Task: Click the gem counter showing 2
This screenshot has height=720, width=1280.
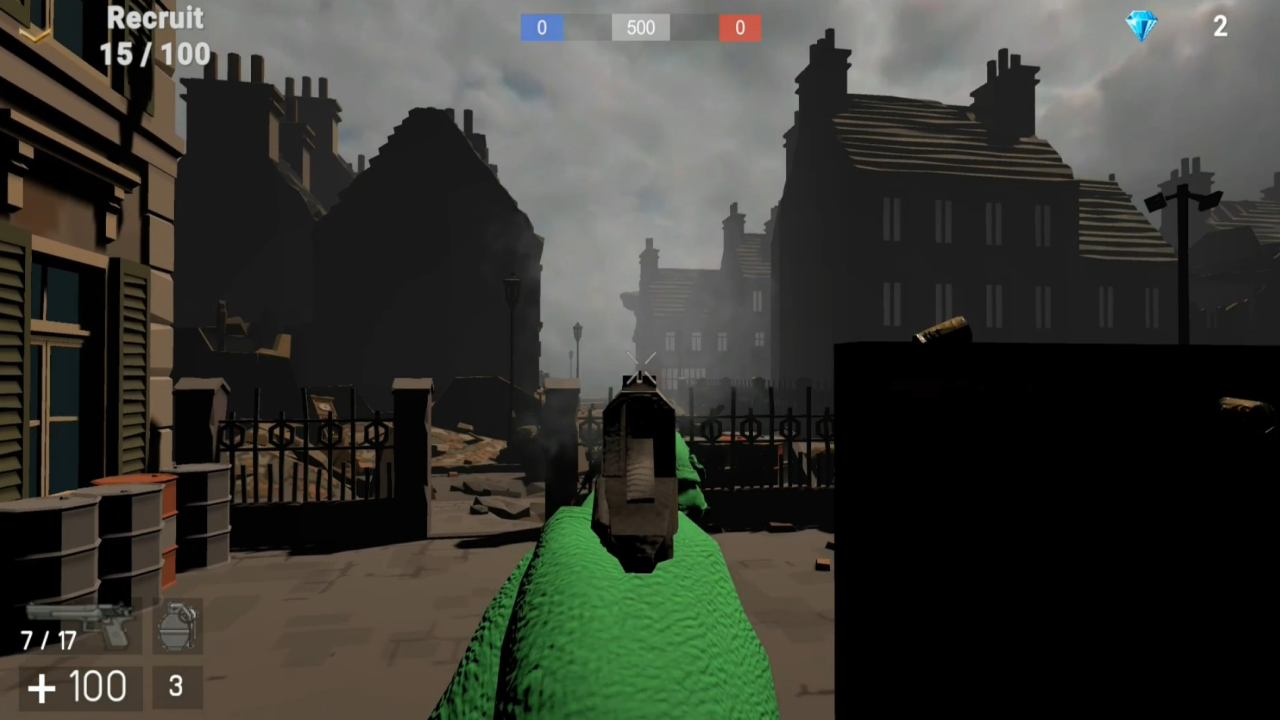Action: [1220, 27]
